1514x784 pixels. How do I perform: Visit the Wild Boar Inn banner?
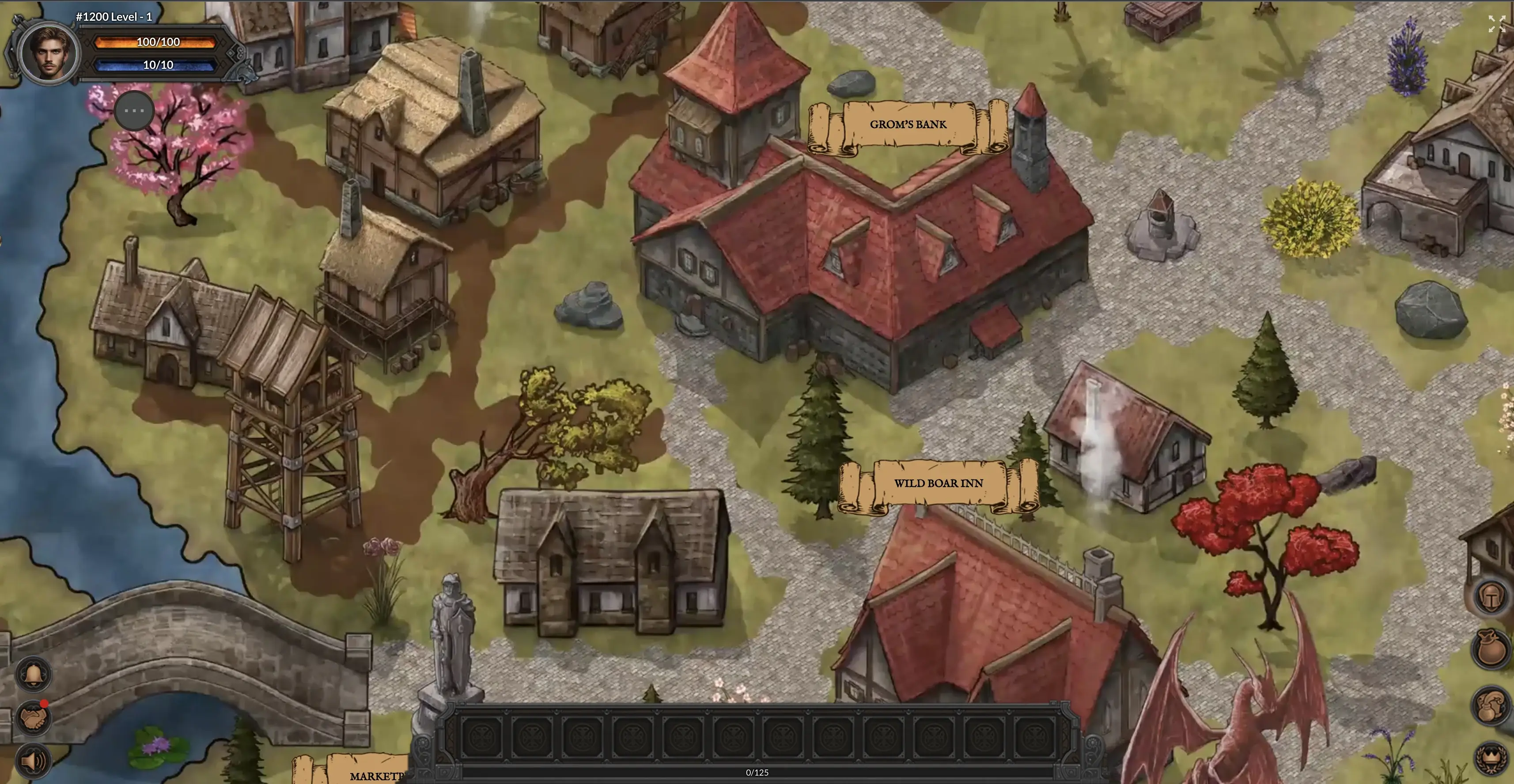click(x=938, y=483)
